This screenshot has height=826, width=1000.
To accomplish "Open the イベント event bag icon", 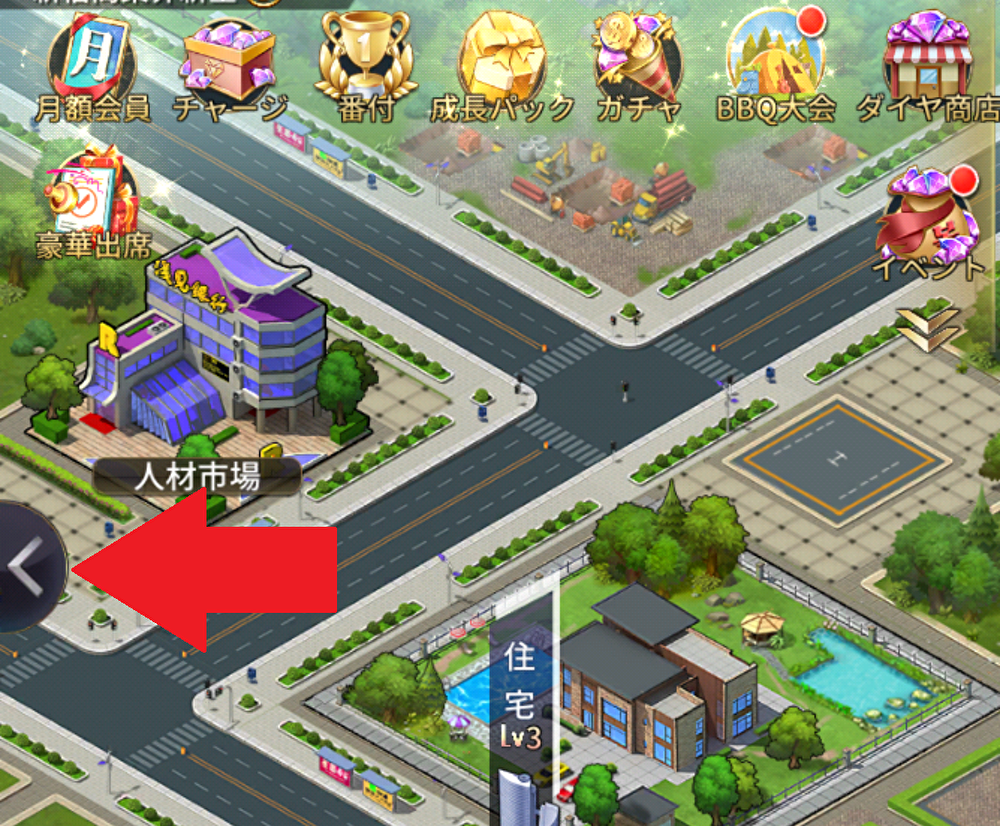I will click(x=928, y=225).
